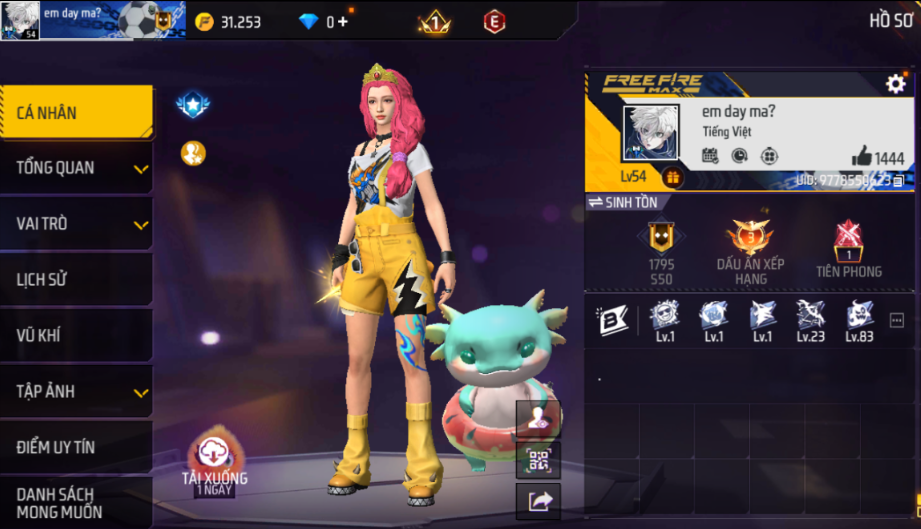This screenshot has height=529, width=921.
Task: Add diamonds with the plus button
Action: [x=343, y=22]
